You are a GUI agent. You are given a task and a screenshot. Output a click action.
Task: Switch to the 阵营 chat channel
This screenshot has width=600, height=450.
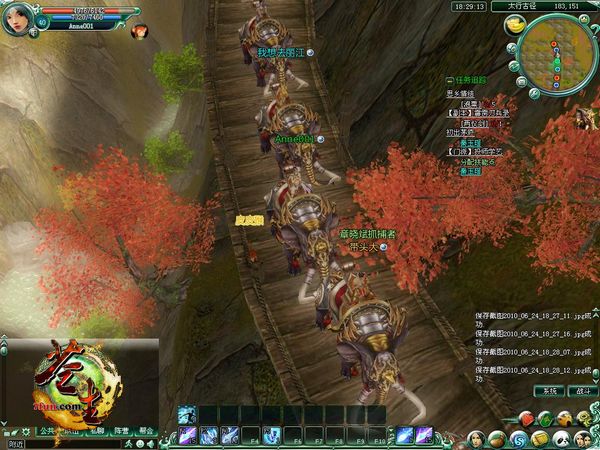tap(120, 430)
